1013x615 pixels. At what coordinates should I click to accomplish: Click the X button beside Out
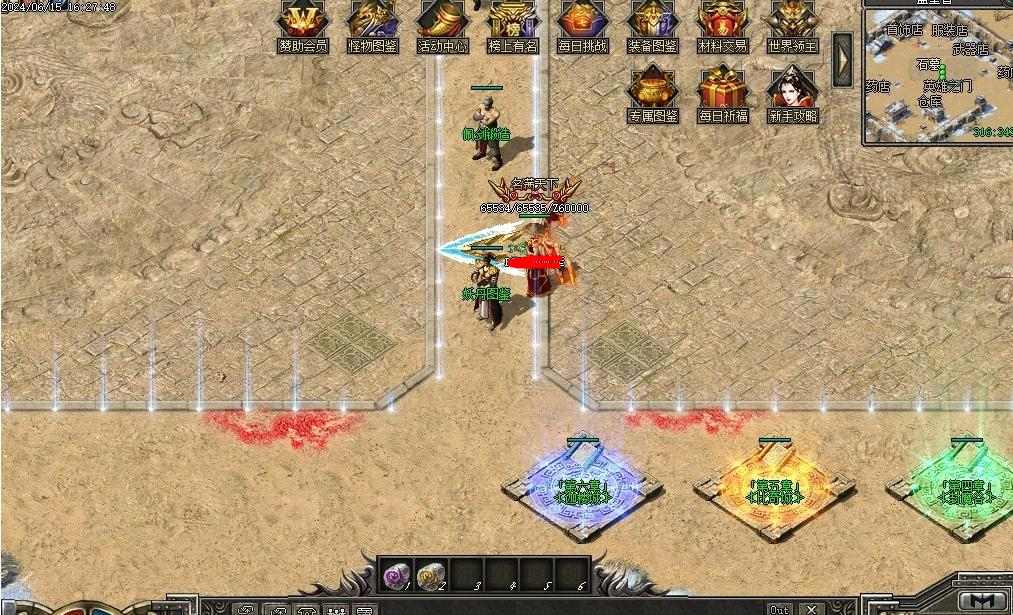[x=811, y=609]
